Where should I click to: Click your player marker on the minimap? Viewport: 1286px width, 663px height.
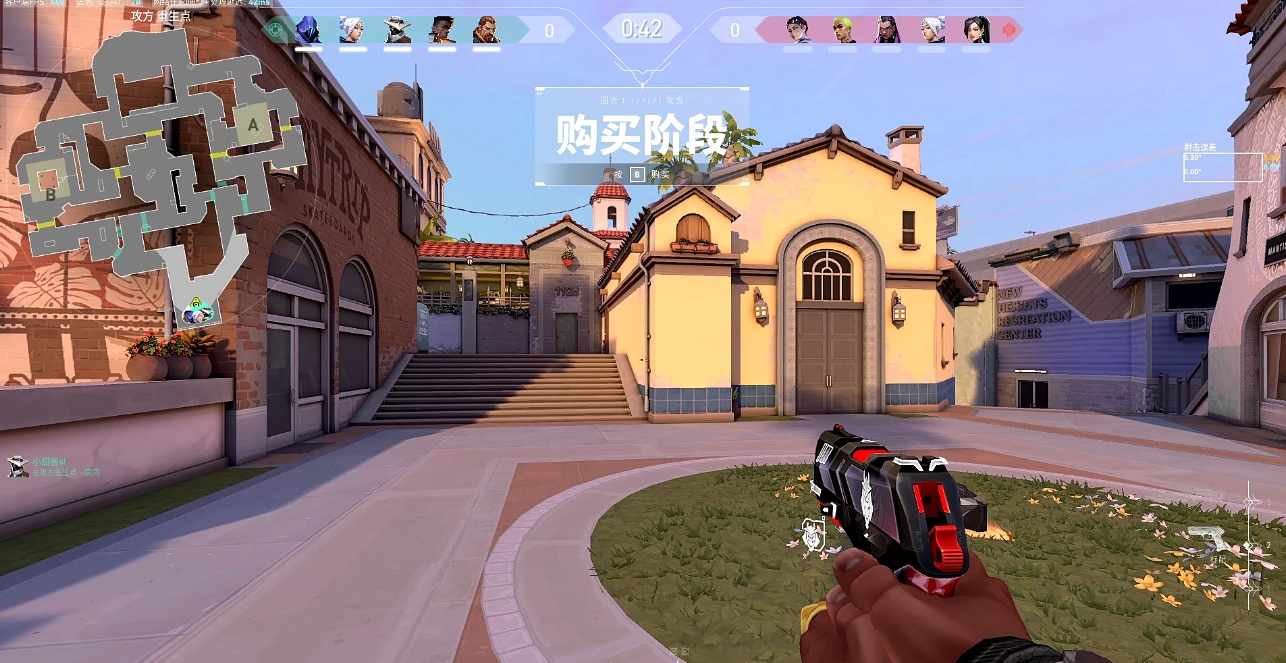tap(196, 312)
